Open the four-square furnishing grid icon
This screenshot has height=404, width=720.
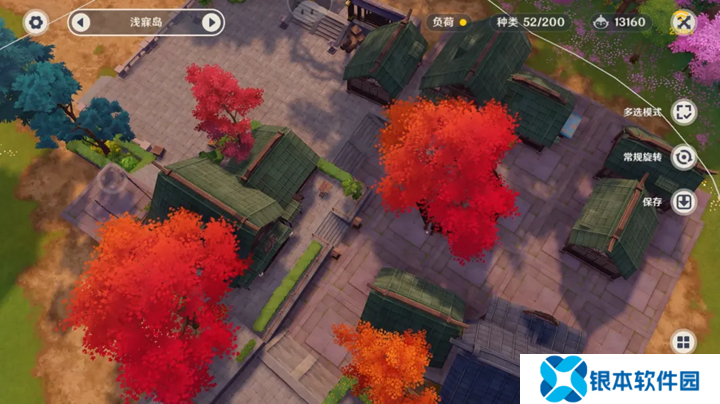[684, 343]
